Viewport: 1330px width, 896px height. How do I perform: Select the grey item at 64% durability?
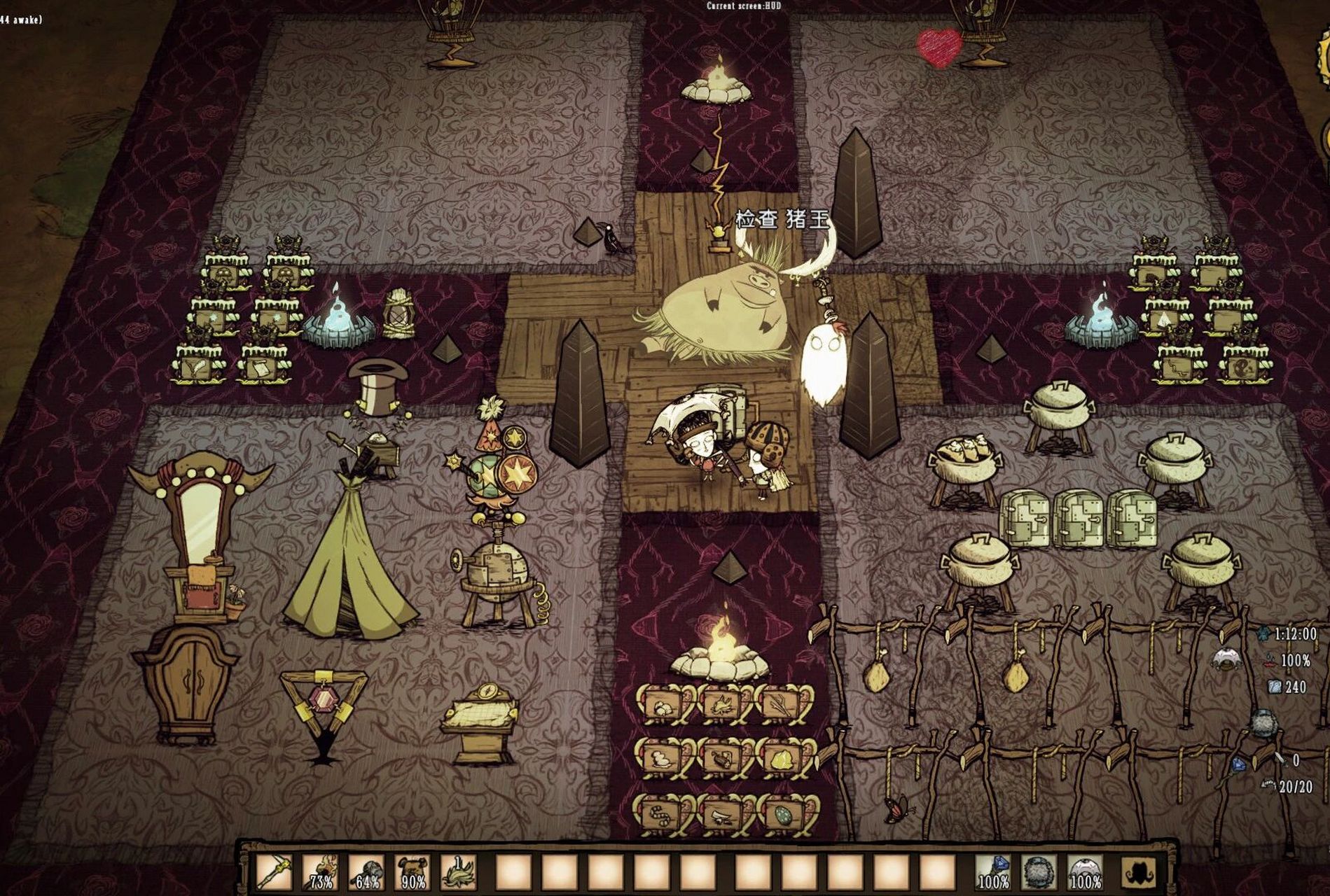point(367,871)
